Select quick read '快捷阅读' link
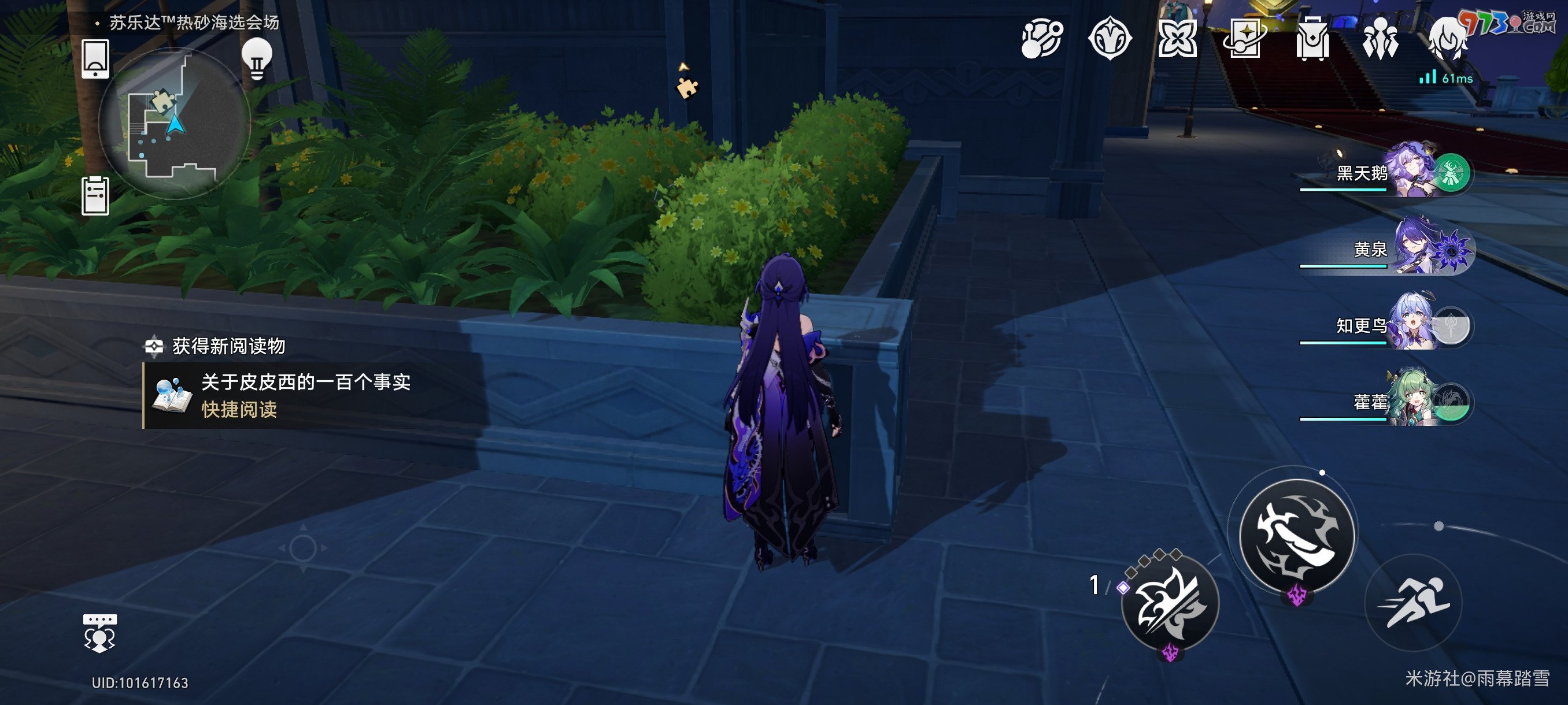Viewport: 1568px width, 705px height. coord(239,409)
